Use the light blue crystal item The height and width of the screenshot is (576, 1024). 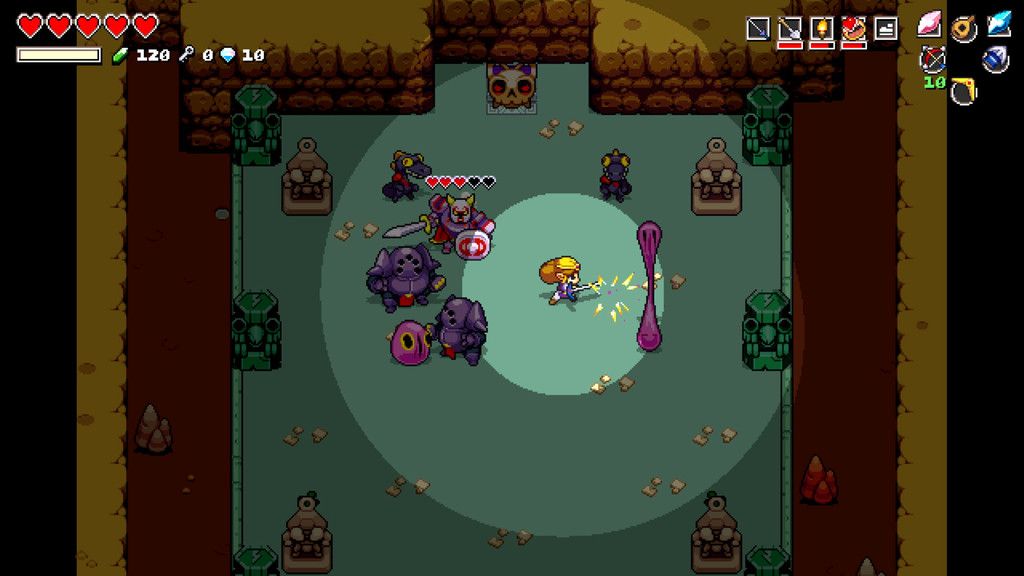click(x=998, y=25)
